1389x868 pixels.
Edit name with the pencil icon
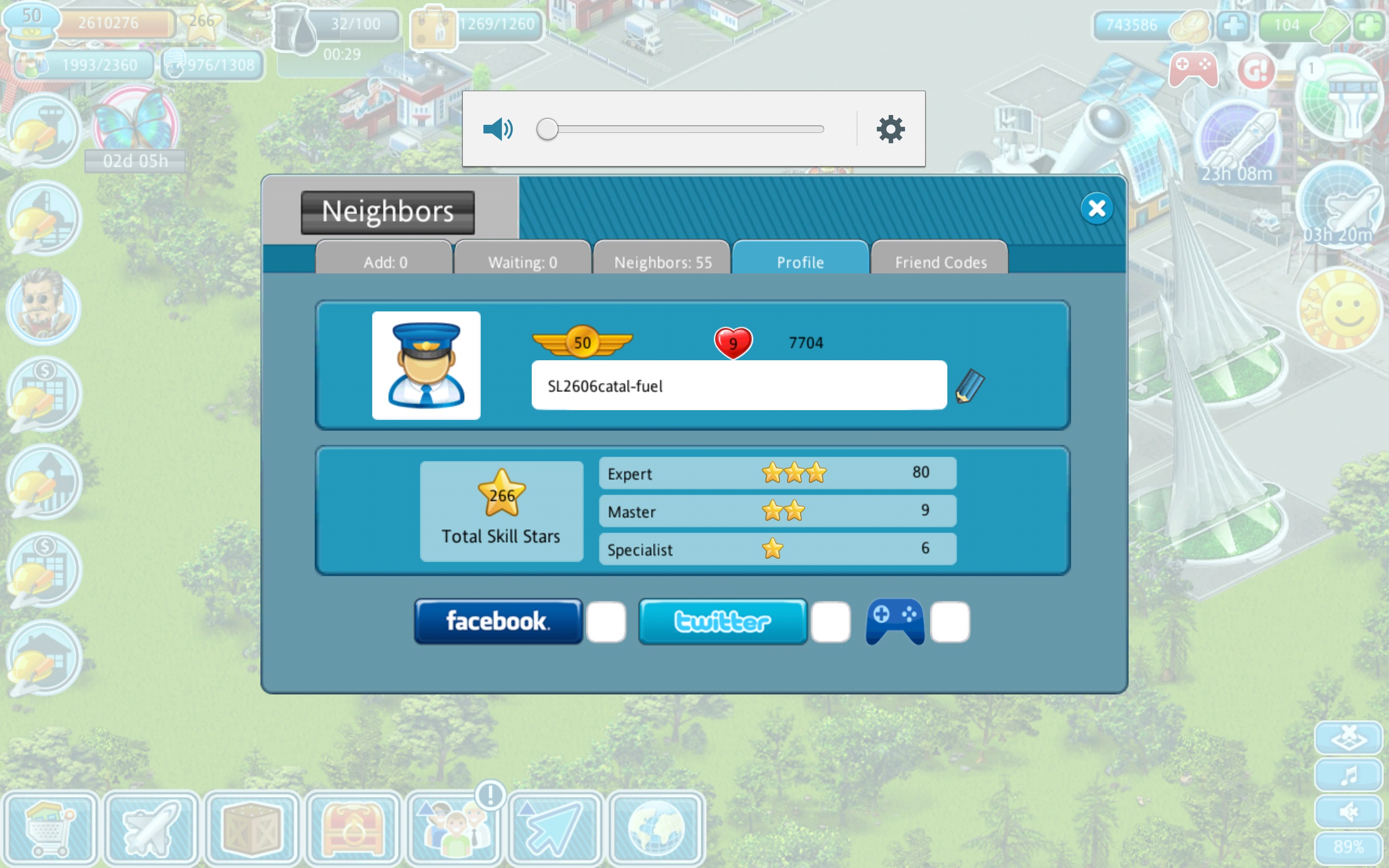coord(970,386)
